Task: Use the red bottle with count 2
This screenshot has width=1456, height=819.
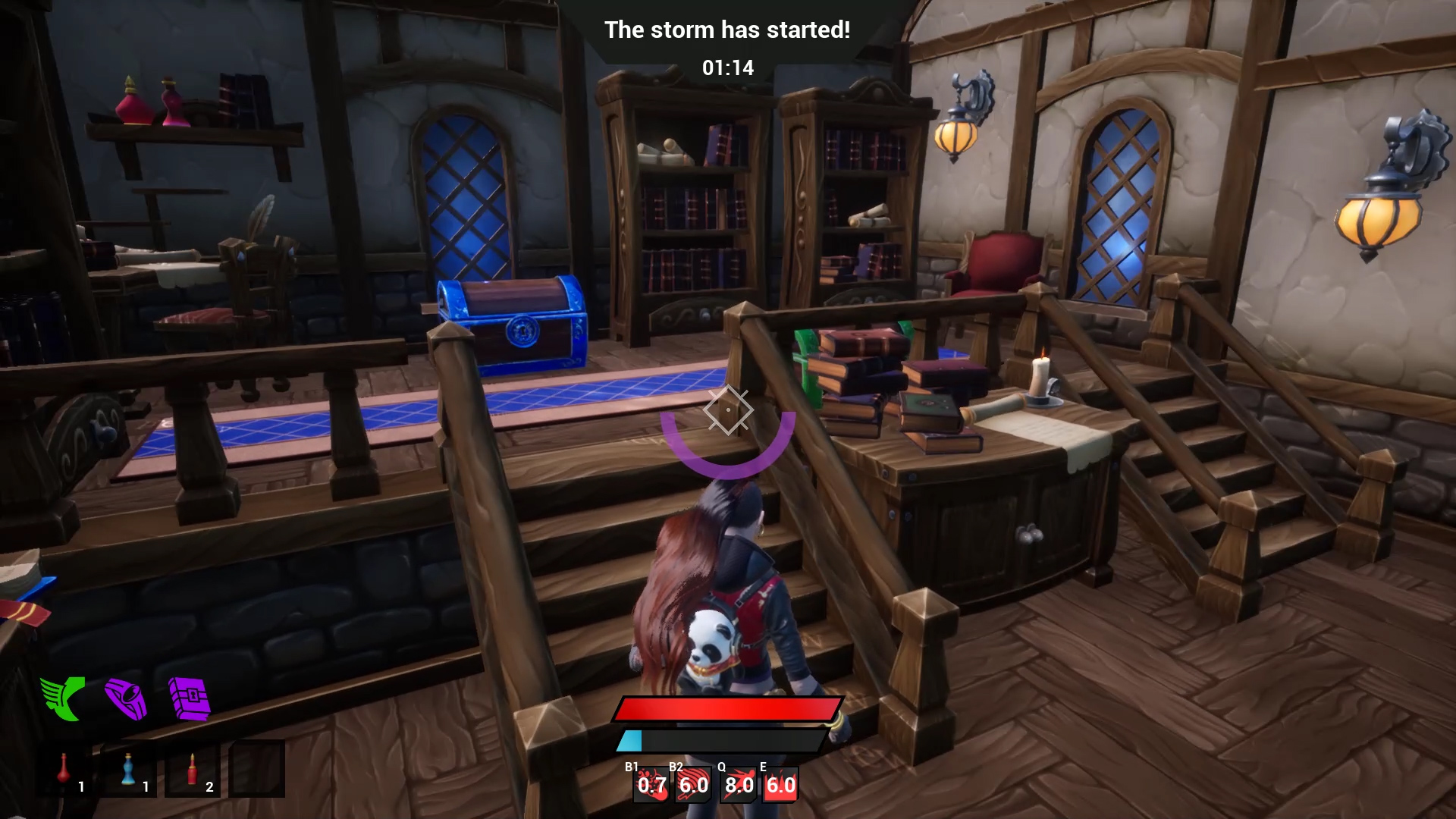Action: point(193,770)
